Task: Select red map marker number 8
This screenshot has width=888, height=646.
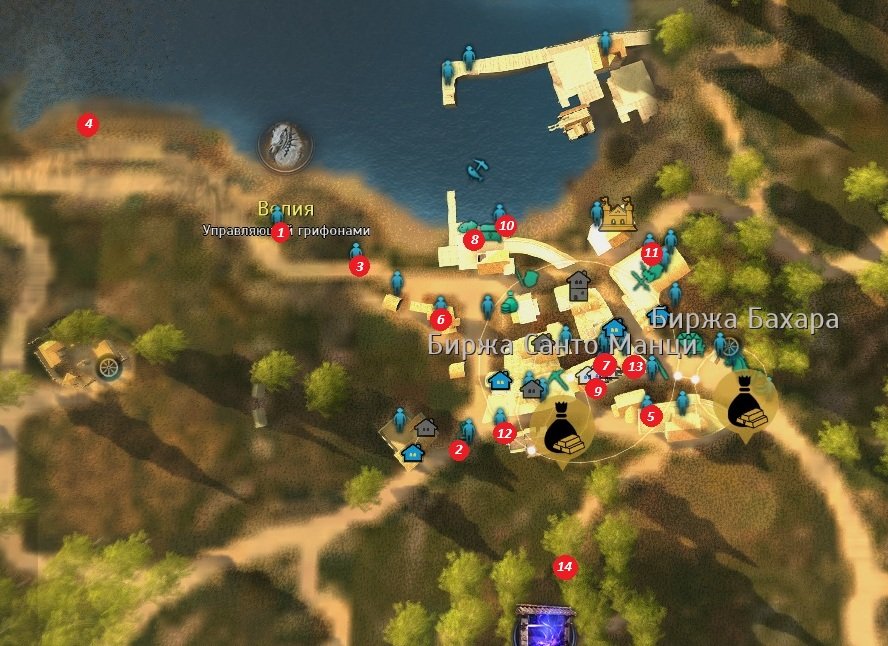Action: (x=474, y=240)
